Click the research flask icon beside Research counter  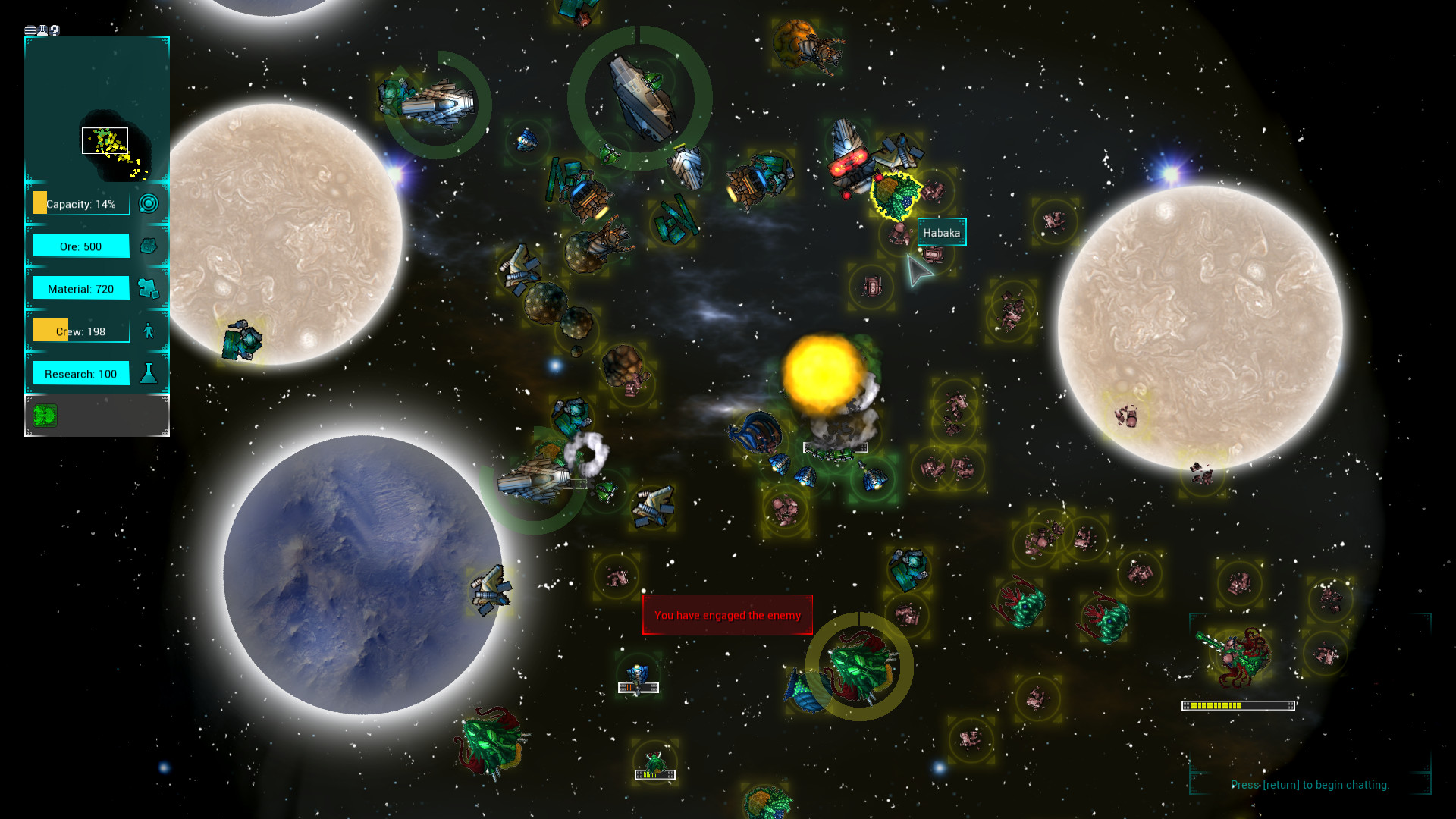[149, 372]
